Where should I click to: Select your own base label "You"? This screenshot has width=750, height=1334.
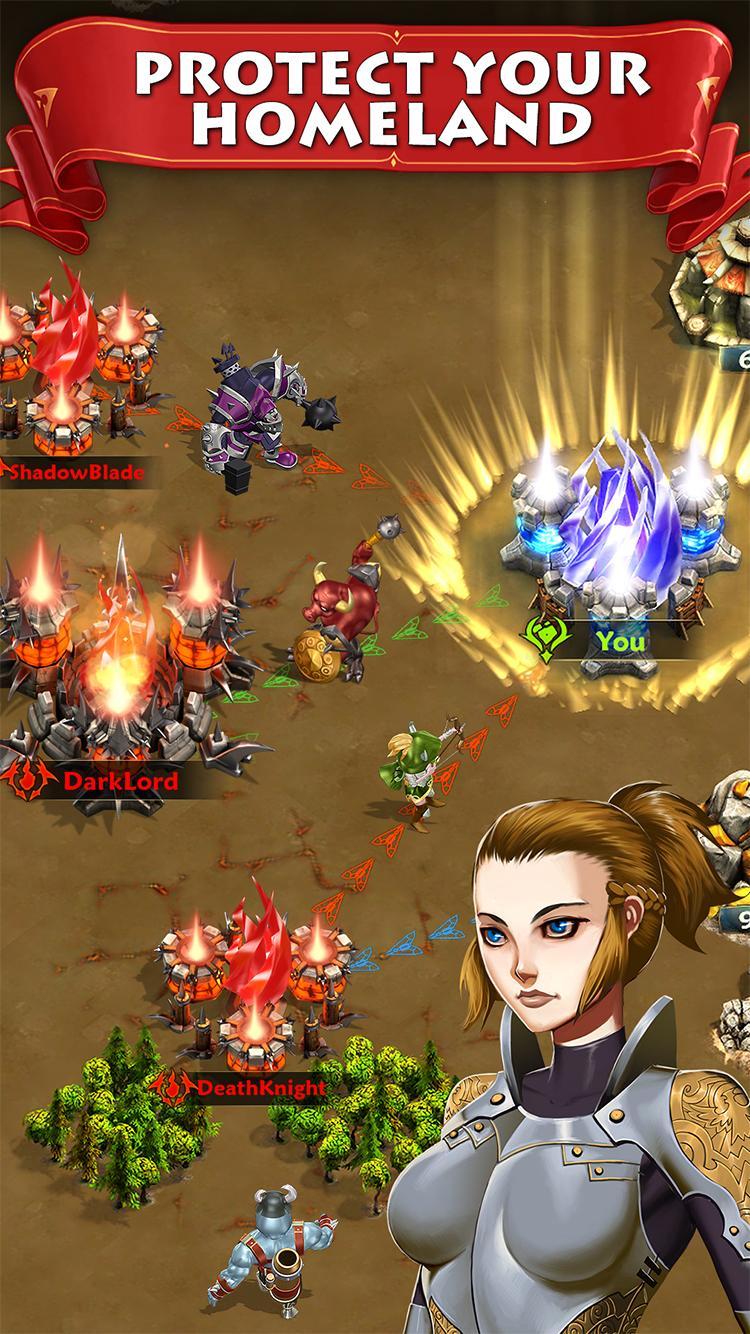pos(620,641)
